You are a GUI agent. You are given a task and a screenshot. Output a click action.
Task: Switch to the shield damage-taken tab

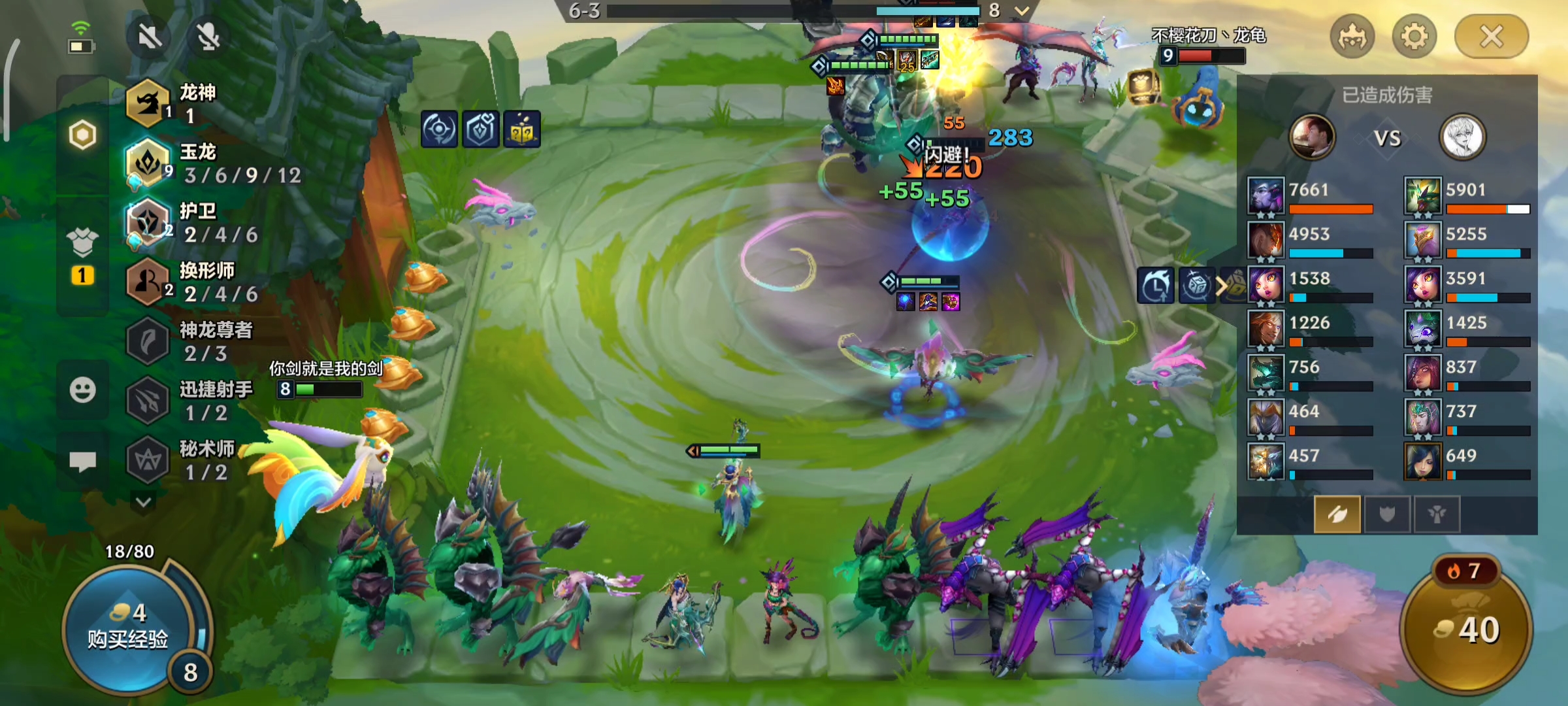[x=1386, y=514]
